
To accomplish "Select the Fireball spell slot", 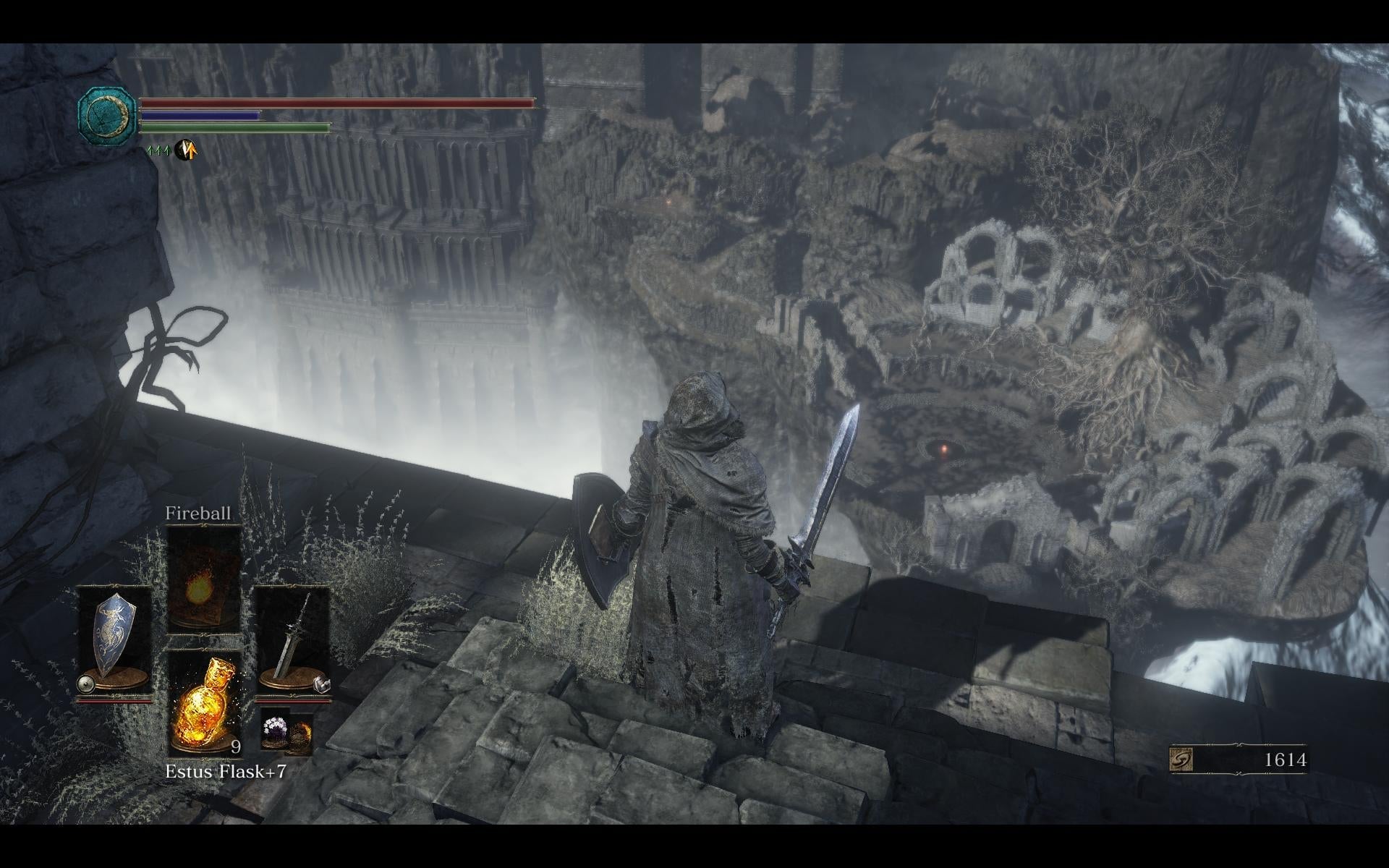I will tap(203, 579).
